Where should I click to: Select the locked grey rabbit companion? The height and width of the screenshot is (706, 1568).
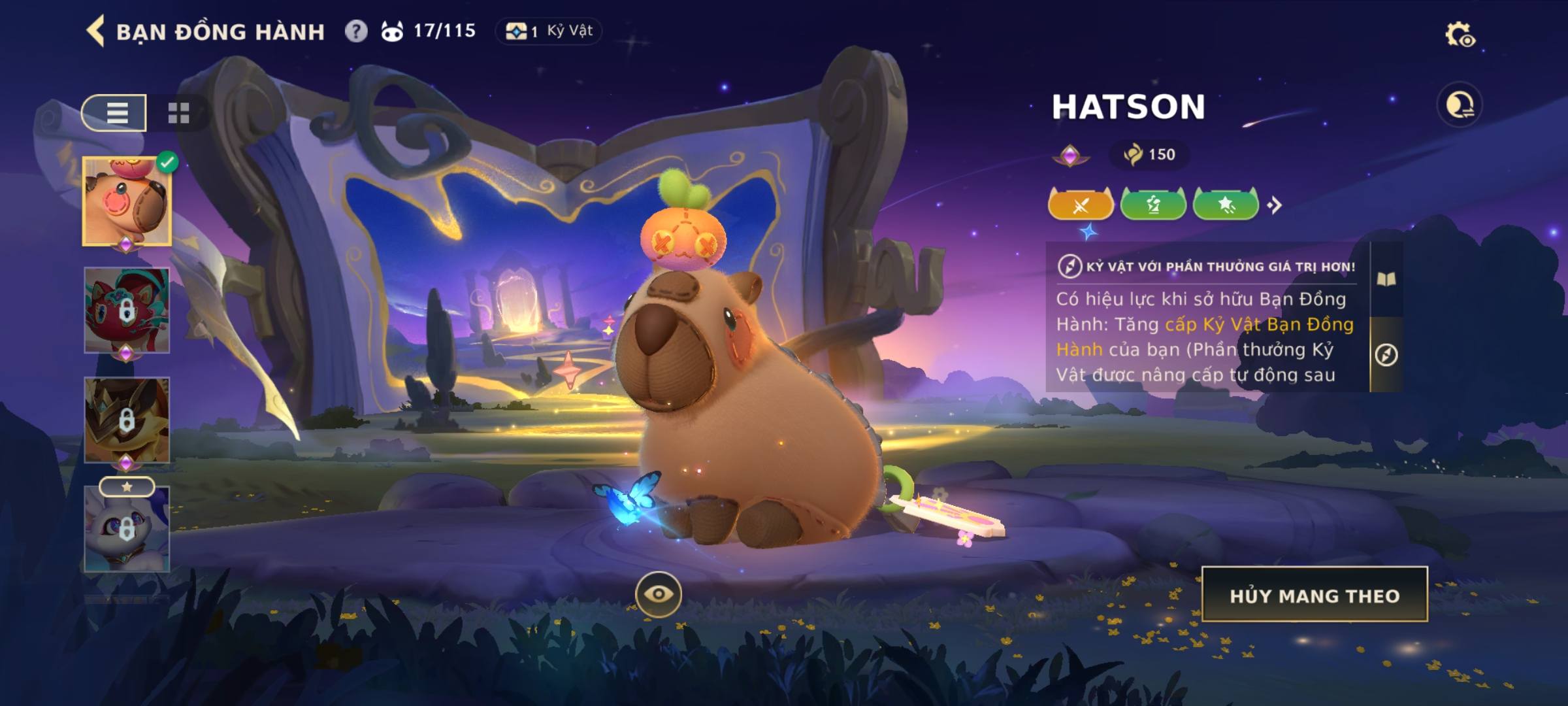(127, 529)
